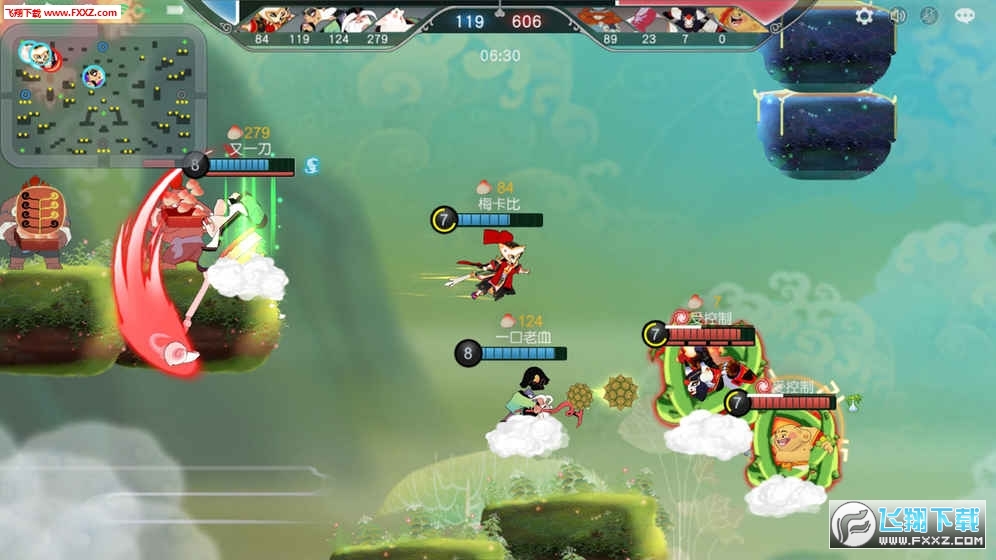Toggle the microphone voice icon
Screen dimensions: 996x560
click(929, 15)
